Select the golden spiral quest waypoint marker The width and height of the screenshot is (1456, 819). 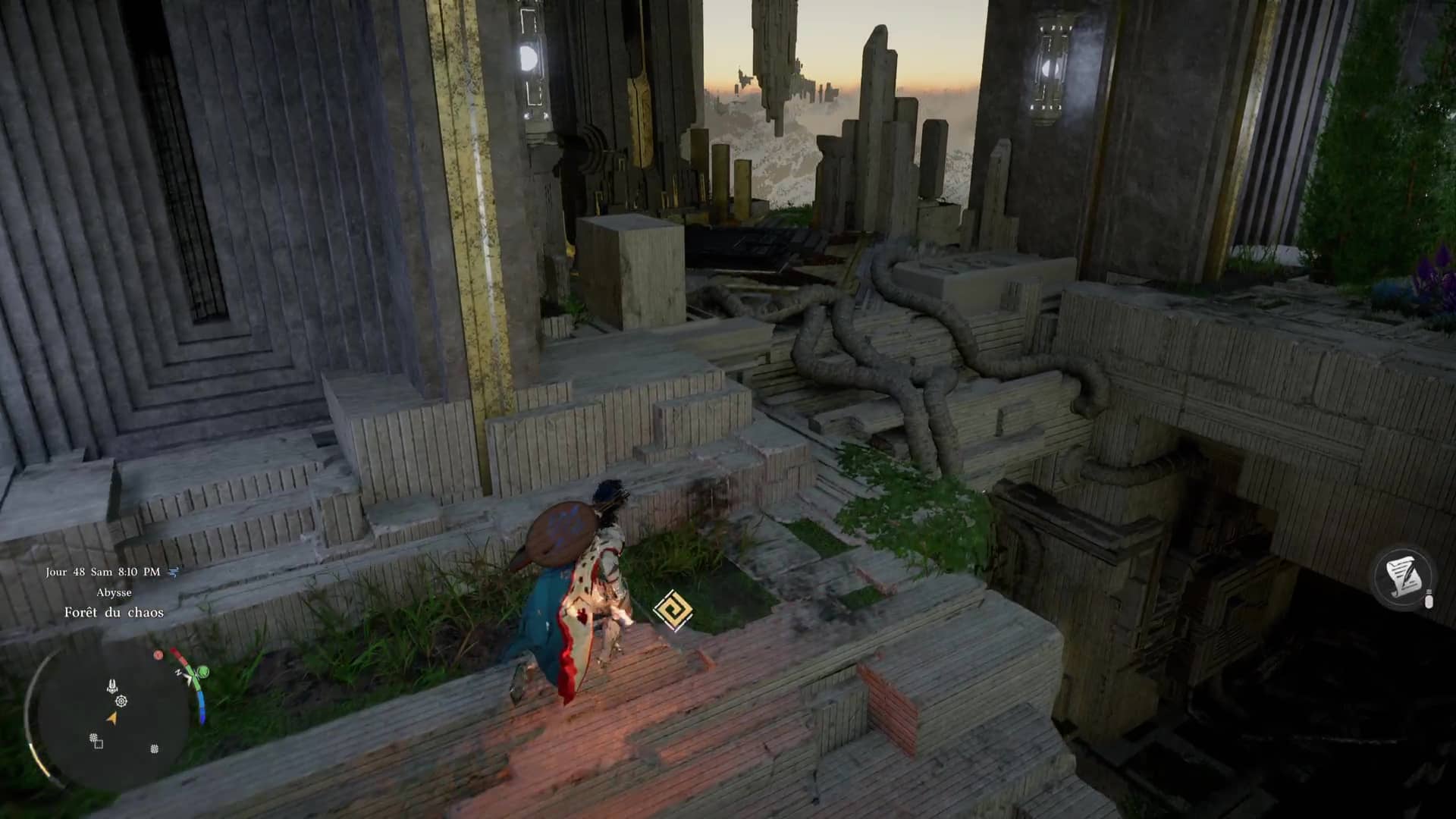coord(672,610)
